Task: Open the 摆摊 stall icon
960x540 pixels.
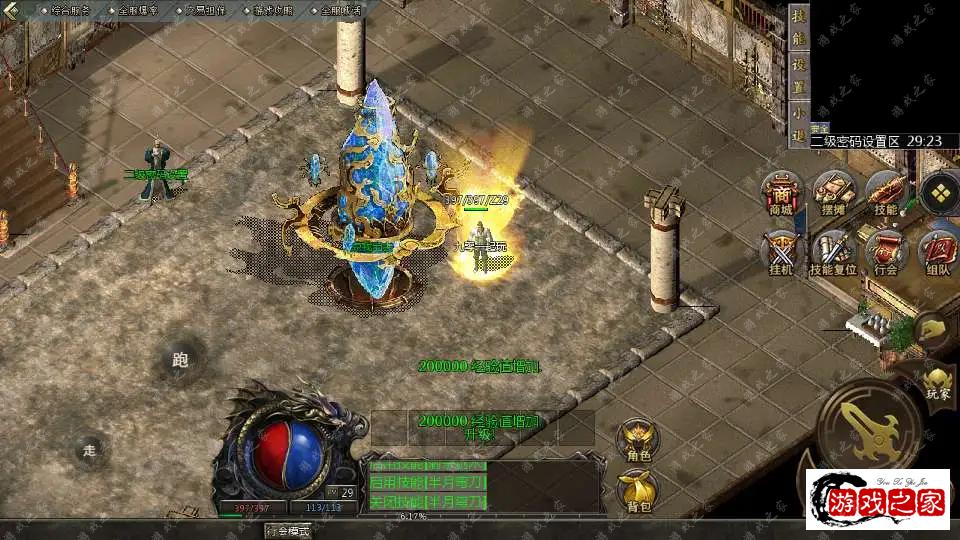Action: click(x=832, y=192)
